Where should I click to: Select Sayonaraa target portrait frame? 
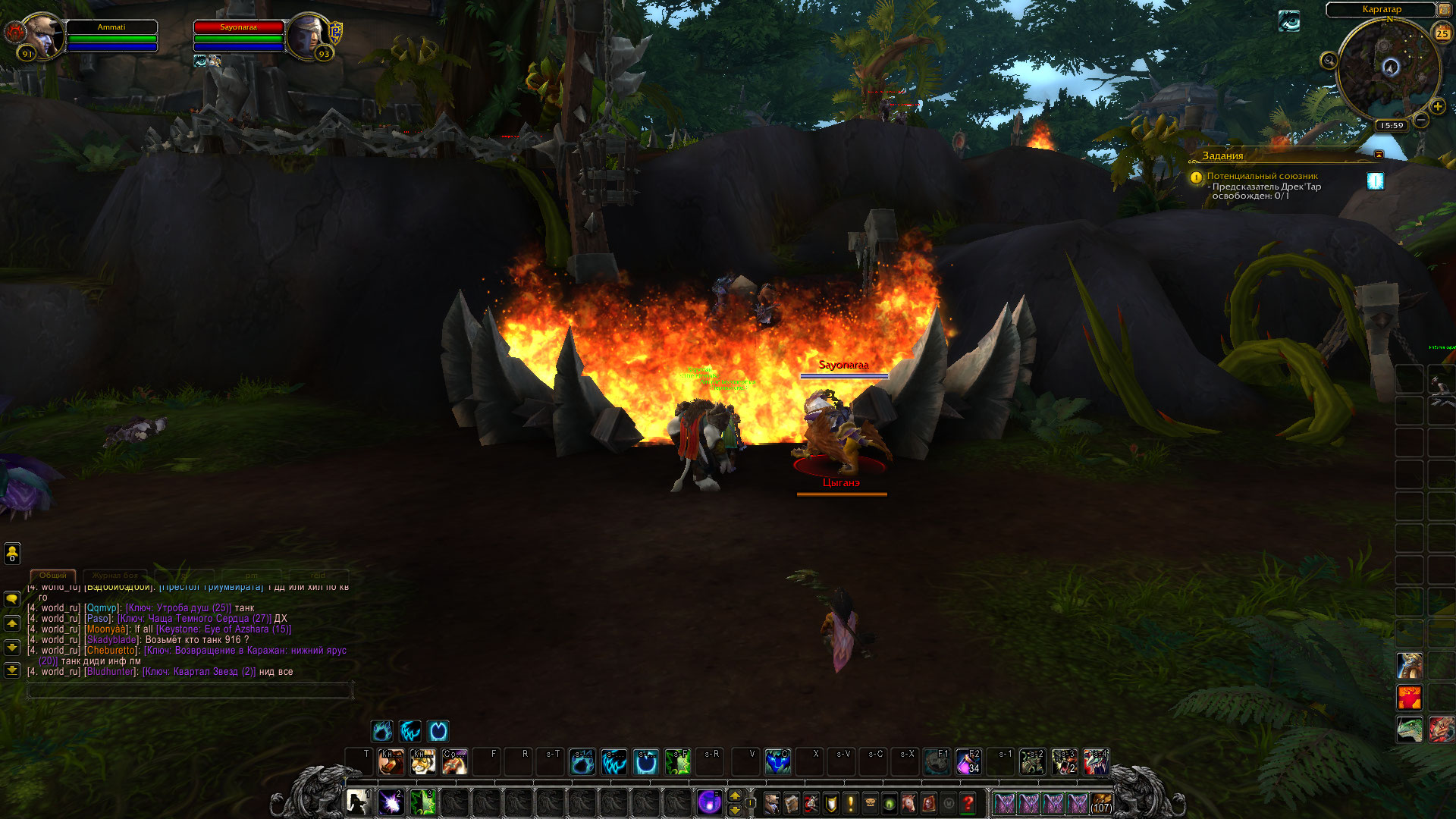point(309,35)
